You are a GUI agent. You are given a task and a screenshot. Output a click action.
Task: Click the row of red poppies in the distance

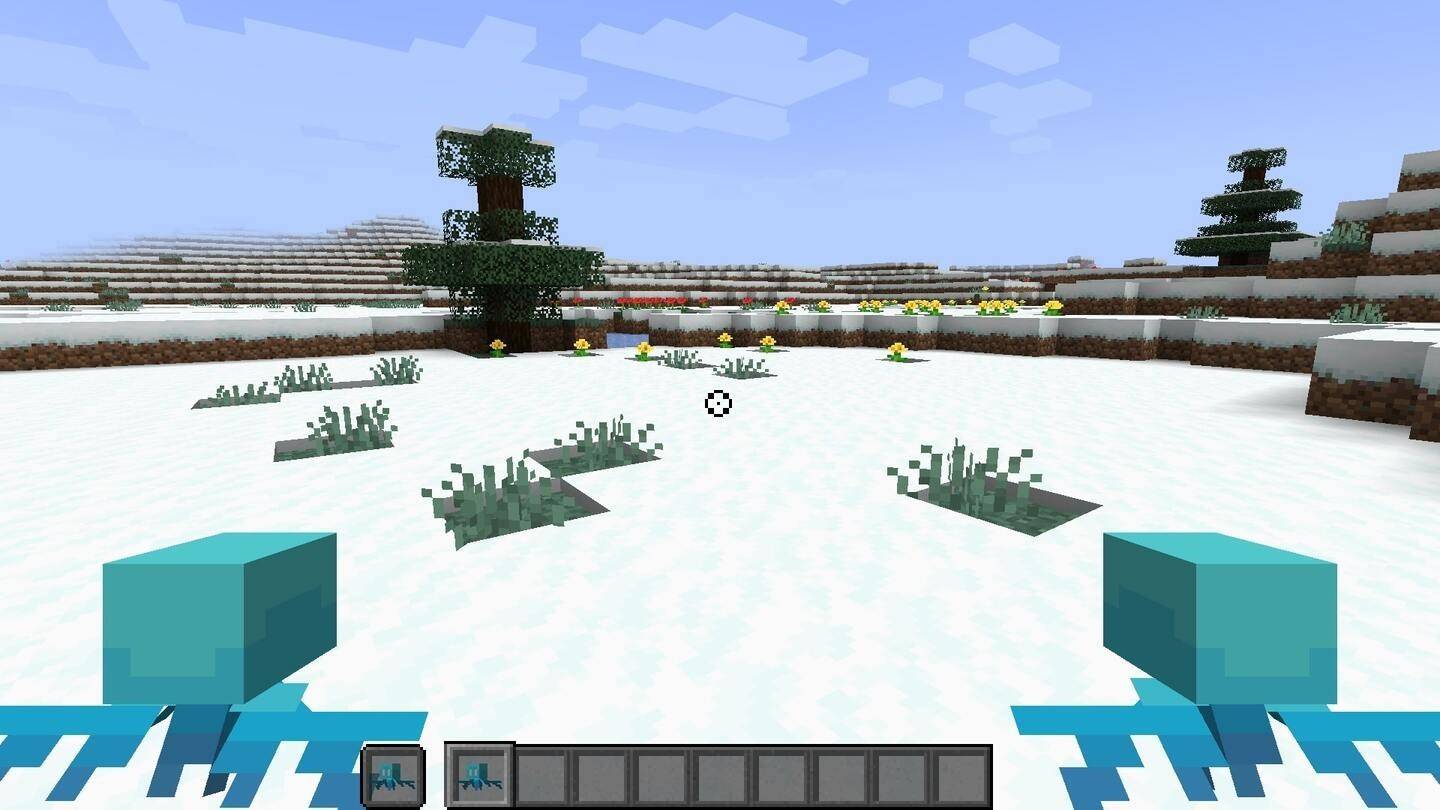(650, 299)
